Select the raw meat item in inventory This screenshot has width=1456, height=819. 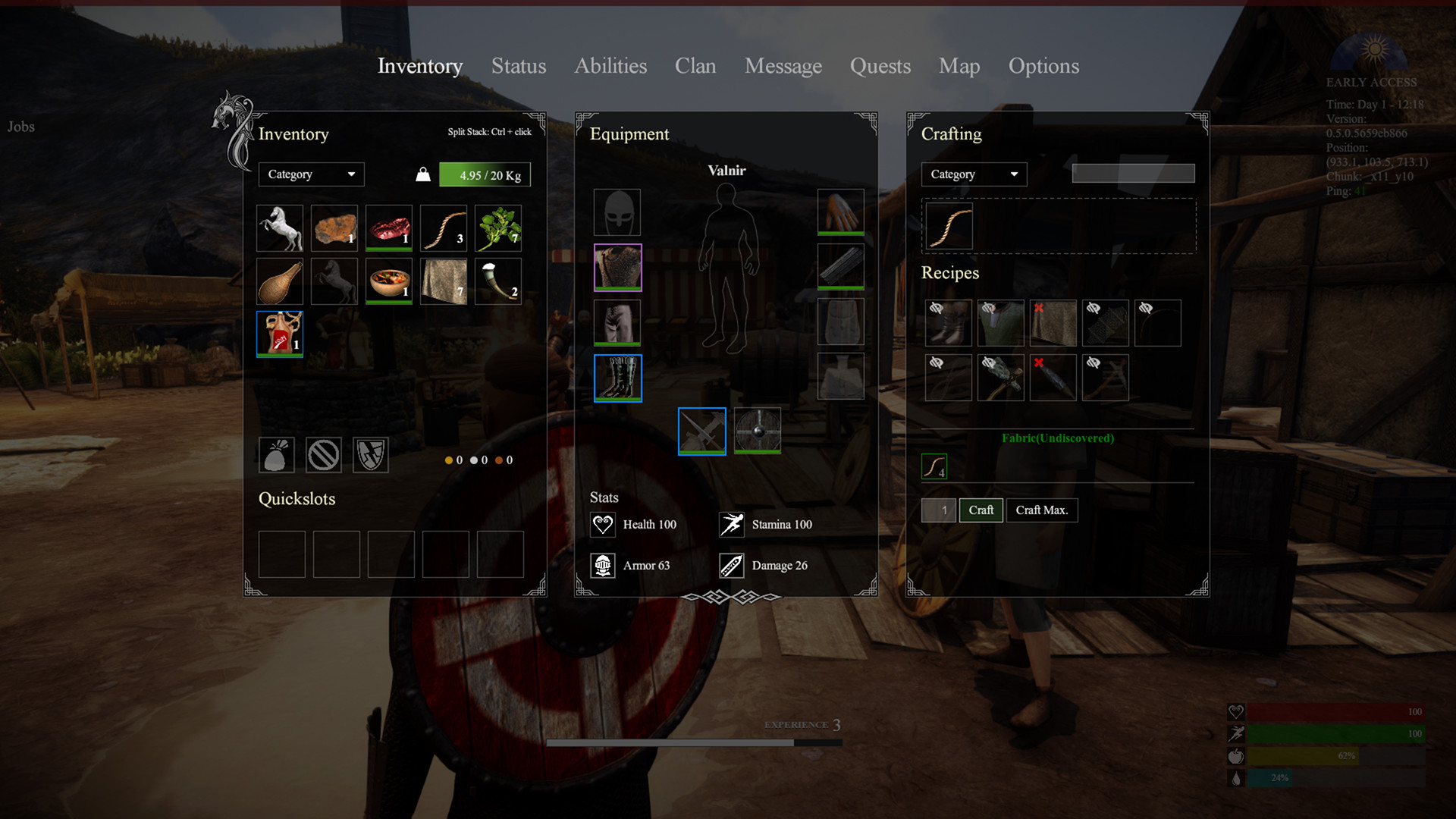click(x=388, y=228)
